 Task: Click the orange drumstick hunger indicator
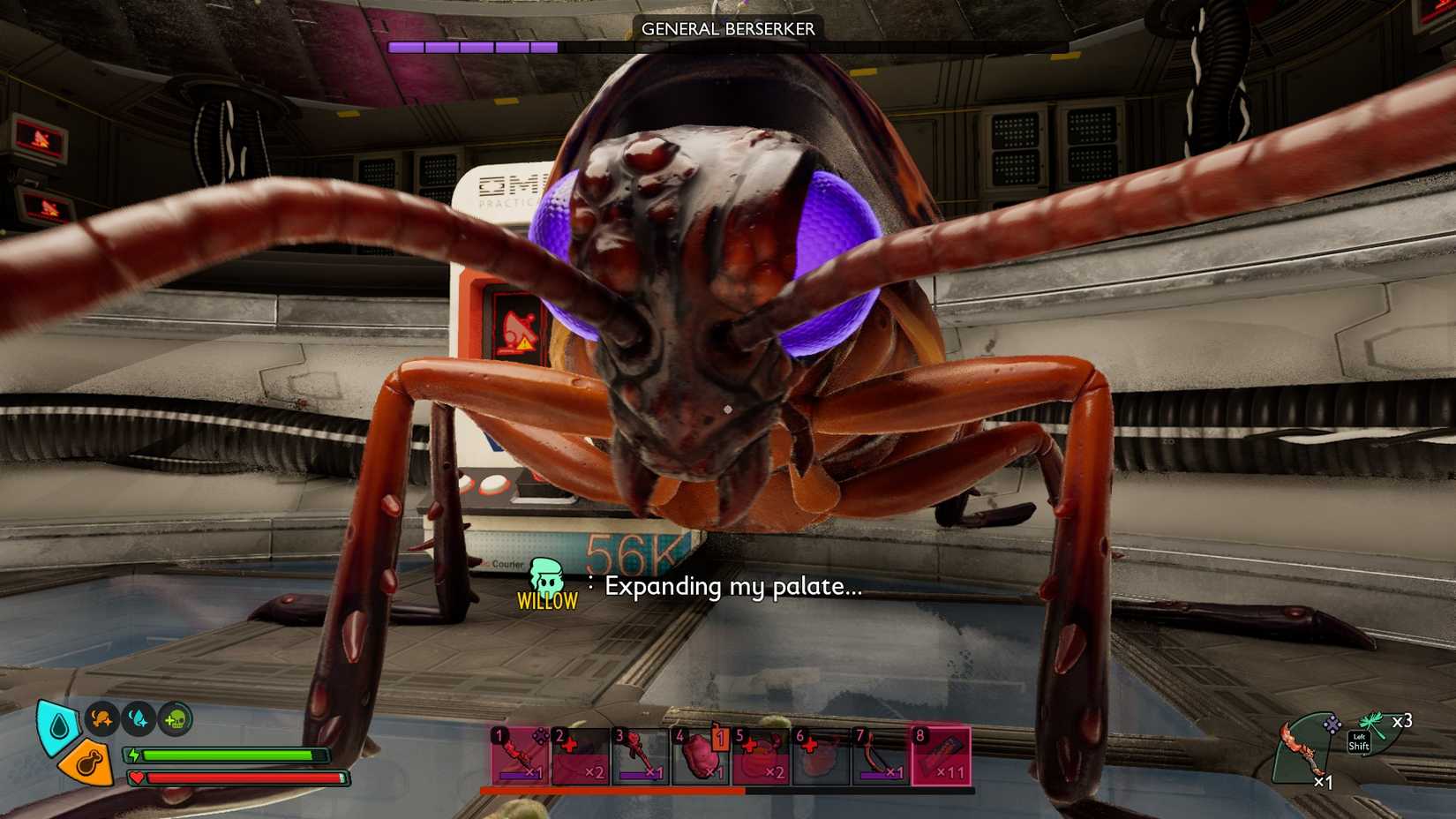click(x=88, y=763)
